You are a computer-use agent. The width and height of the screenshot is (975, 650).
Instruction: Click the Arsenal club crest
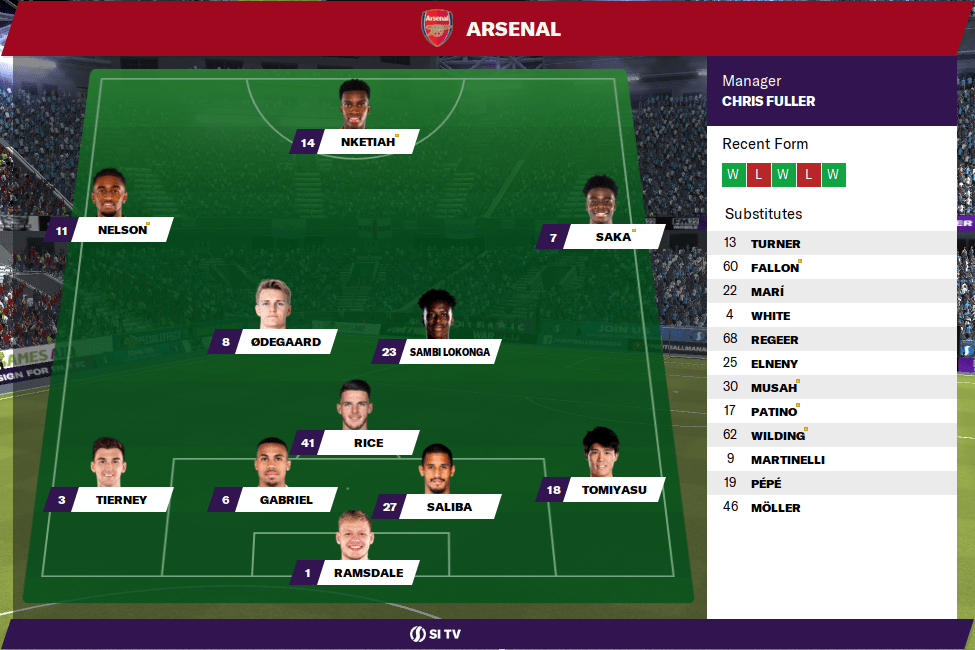coord(437,28)
